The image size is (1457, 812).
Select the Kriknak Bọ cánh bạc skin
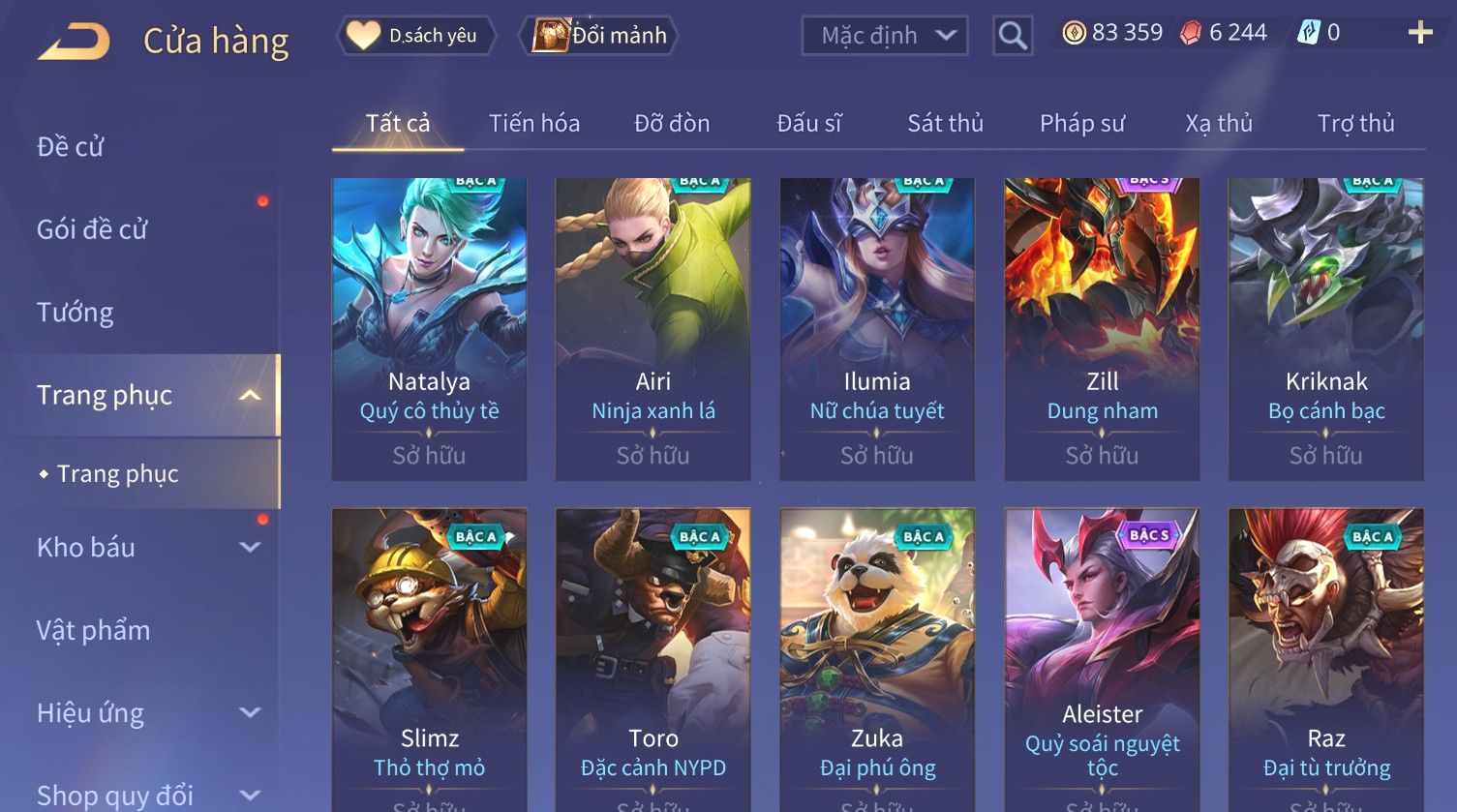pyautogui.click(x=1325, y=327)
